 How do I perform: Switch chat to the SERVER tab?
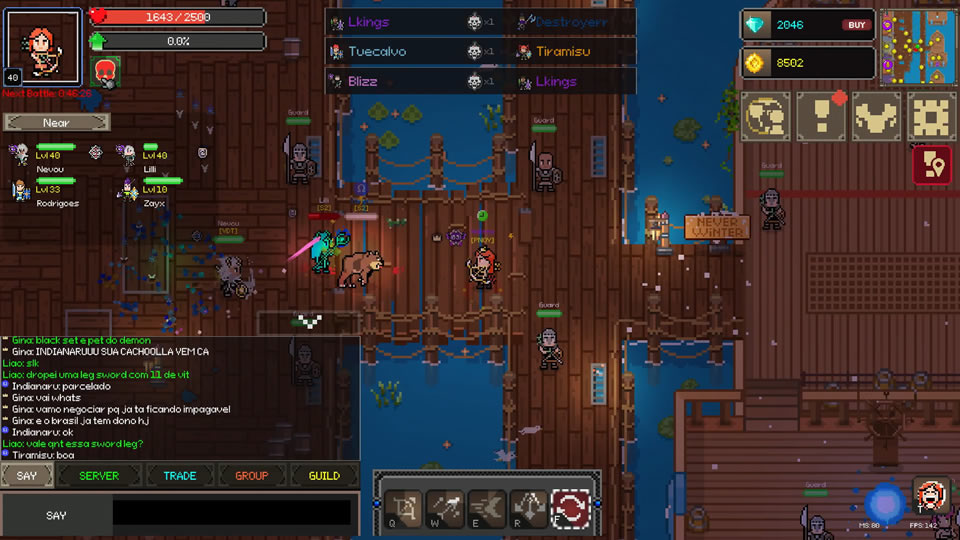(99, 476)
